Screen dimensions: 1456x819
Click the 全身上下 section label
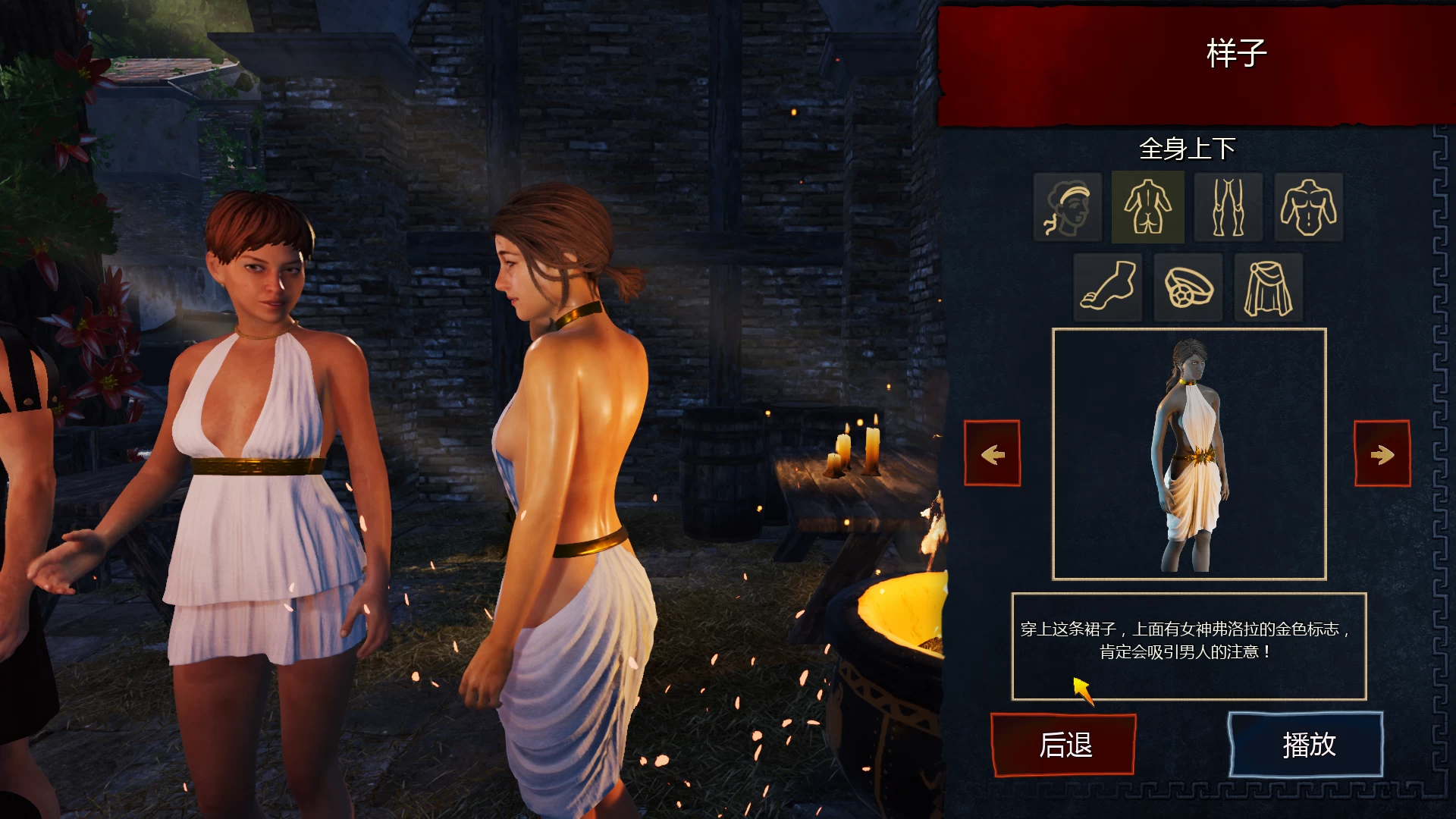point(1188,149)
